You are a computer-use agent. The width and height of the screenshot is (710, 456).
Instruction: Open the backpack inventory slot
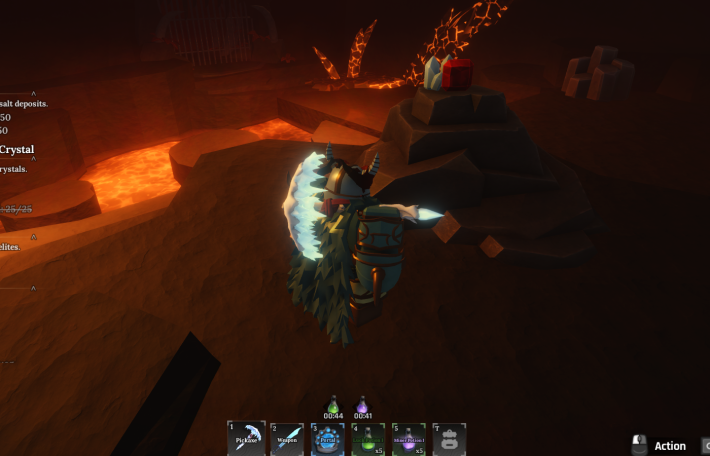[450, 439]
